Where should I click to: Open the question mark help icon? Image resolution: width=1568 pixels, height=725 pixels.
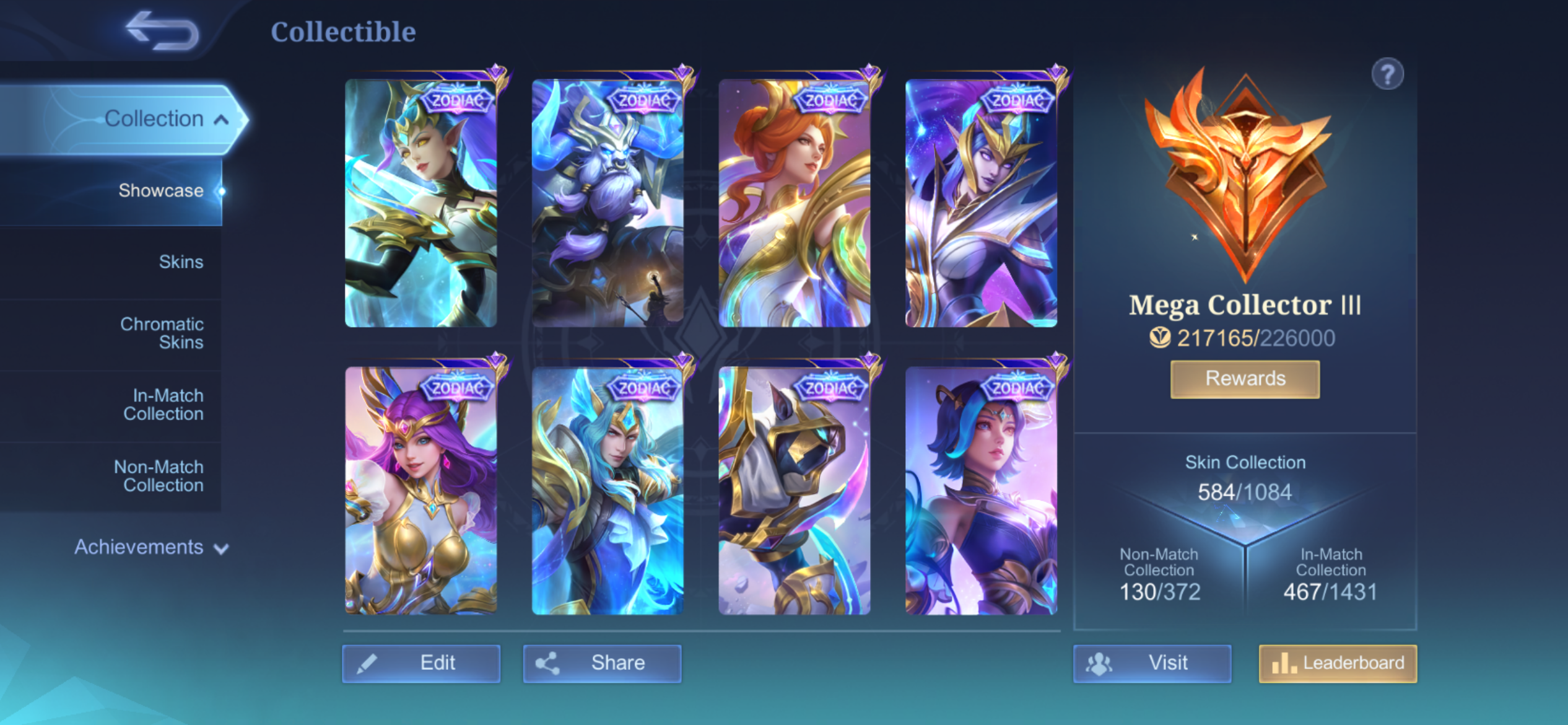tap(1387, 75)
